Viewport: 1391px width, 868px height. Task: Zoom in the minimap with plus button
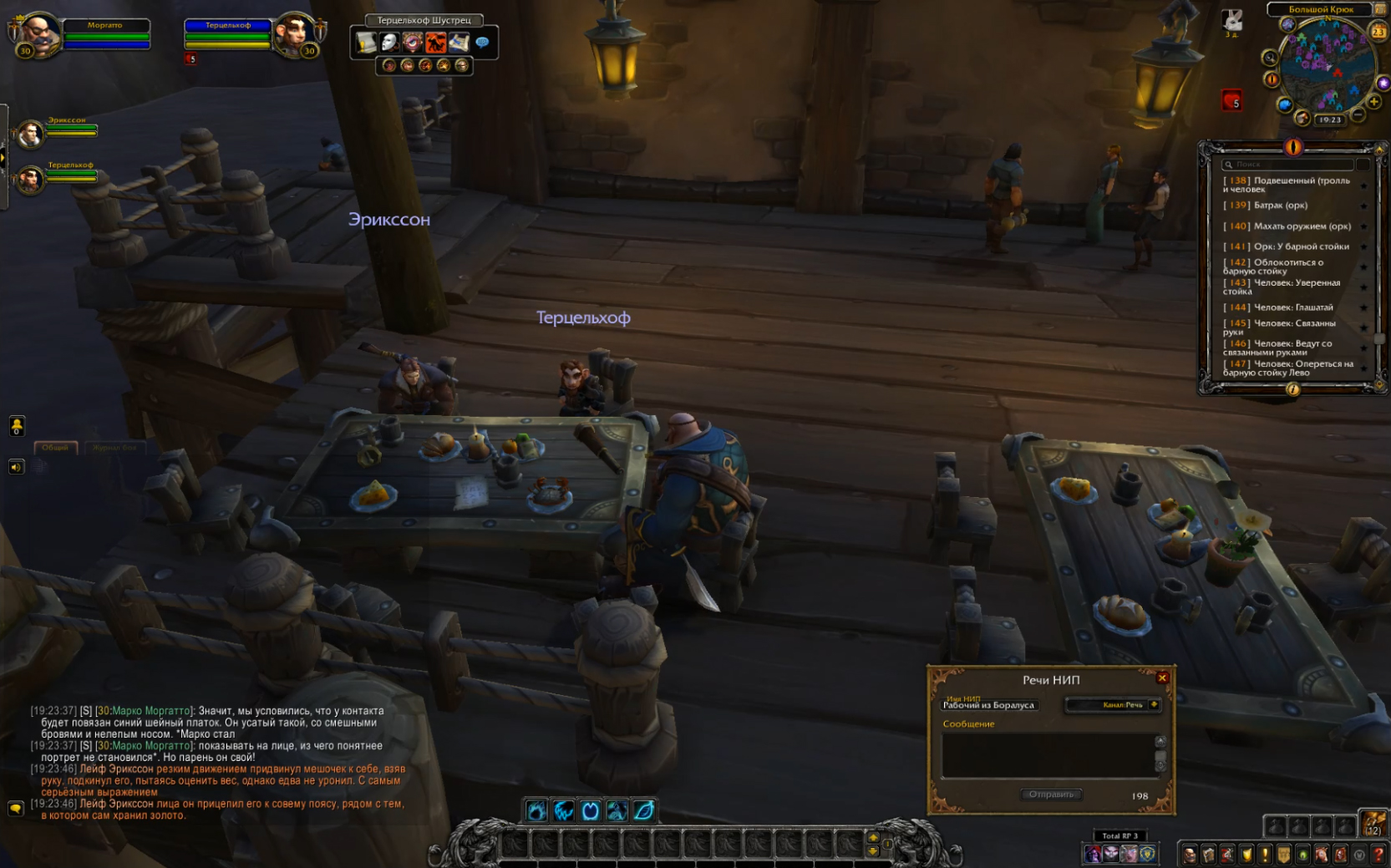pos(1374,103)
